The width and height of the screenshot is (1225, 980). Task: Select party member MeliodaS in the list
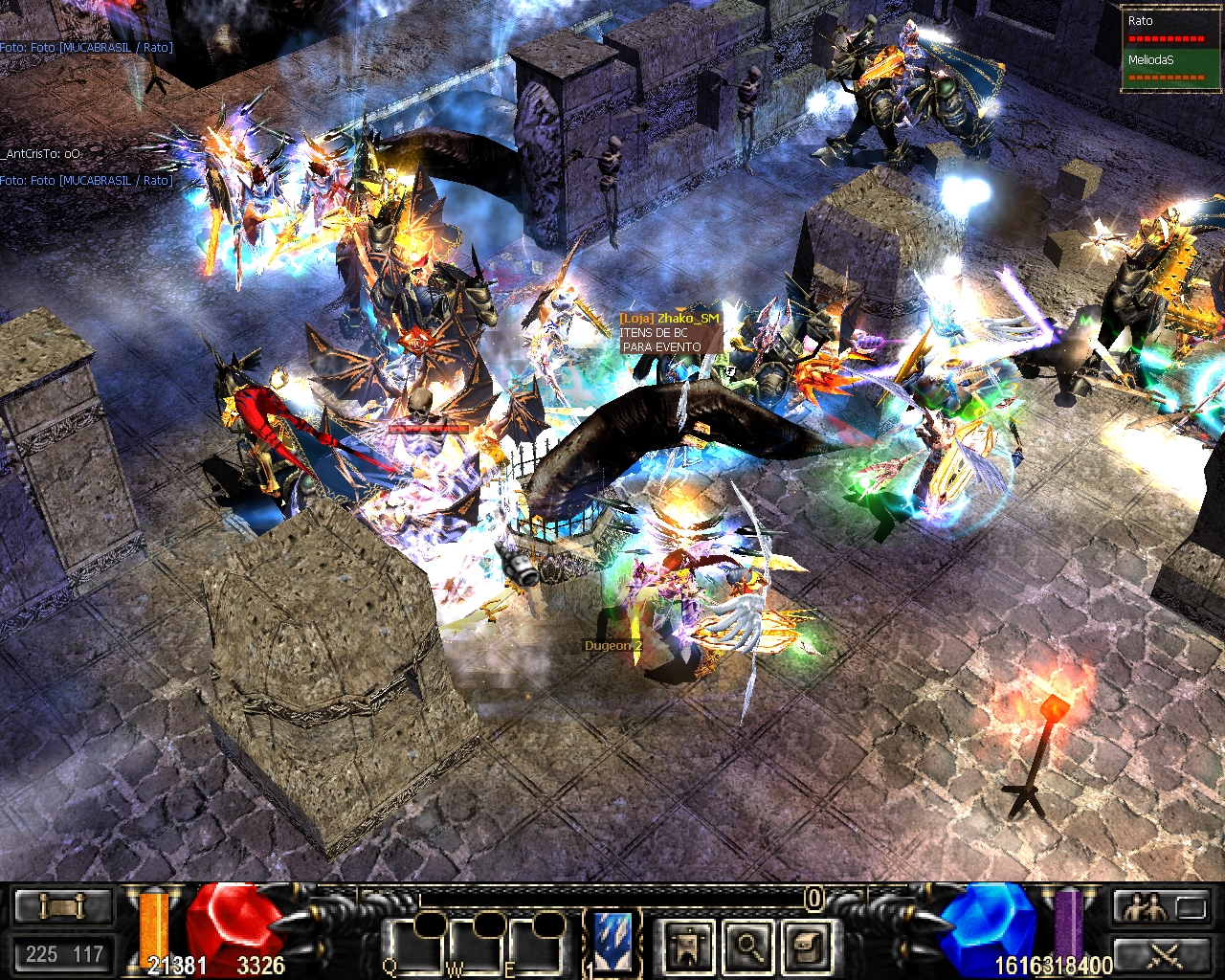[1168, 68]
